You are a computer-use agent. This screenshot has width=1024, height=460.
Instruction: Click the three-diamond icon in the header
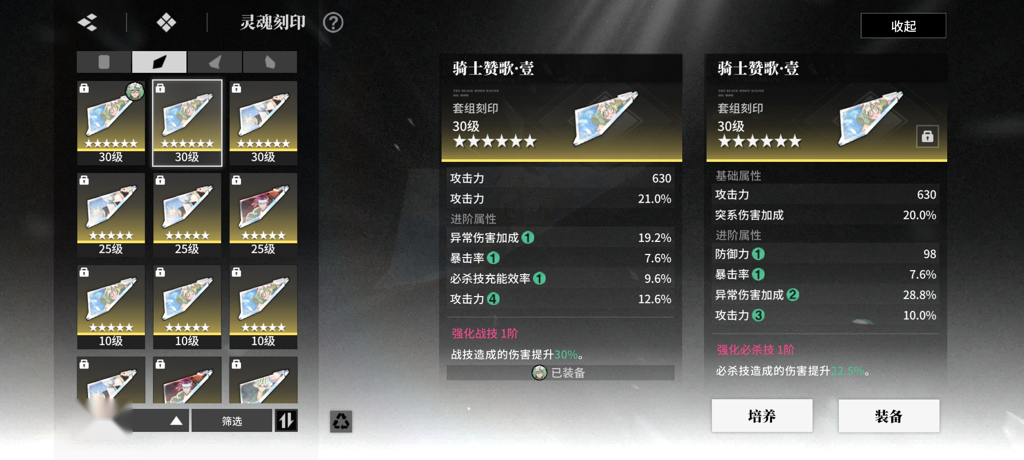click(87, 22)
